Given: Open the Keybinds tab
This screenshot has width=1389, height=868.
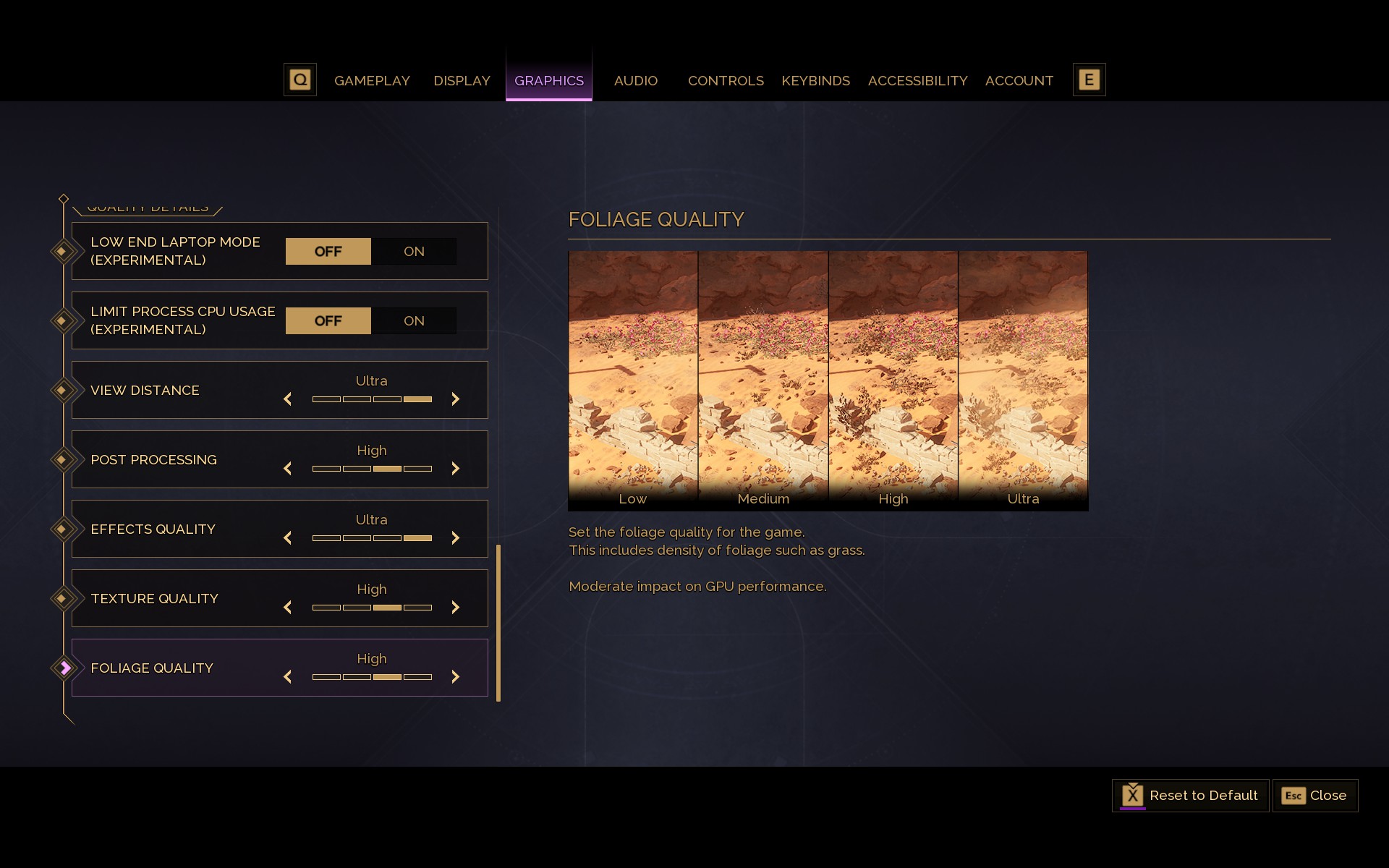Looking at the screenshot, I should (x=815, y=80).
